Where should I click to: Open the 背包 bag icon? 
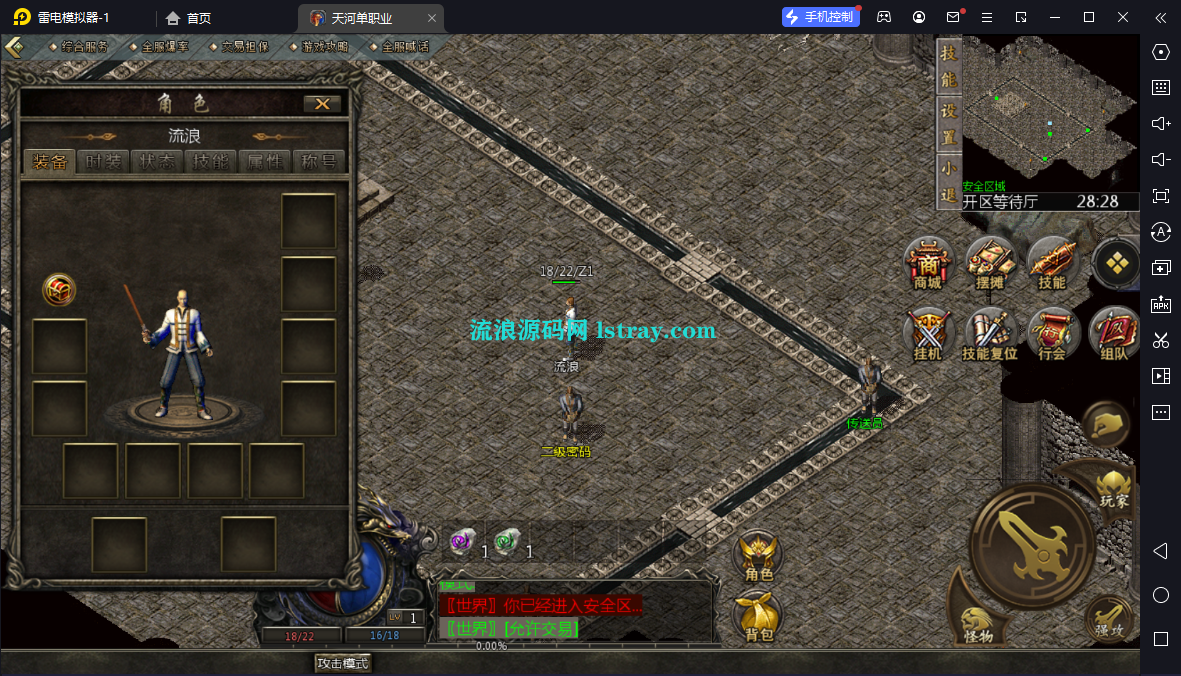[x=759, y=616]
